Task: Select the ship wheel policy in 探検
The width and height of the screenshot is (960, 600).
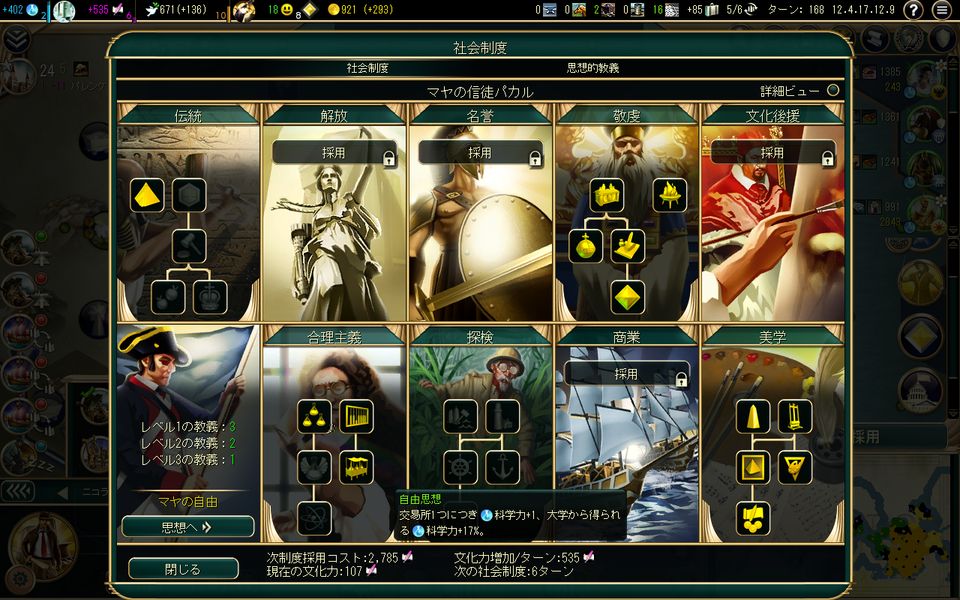Action: pos(460,467)
